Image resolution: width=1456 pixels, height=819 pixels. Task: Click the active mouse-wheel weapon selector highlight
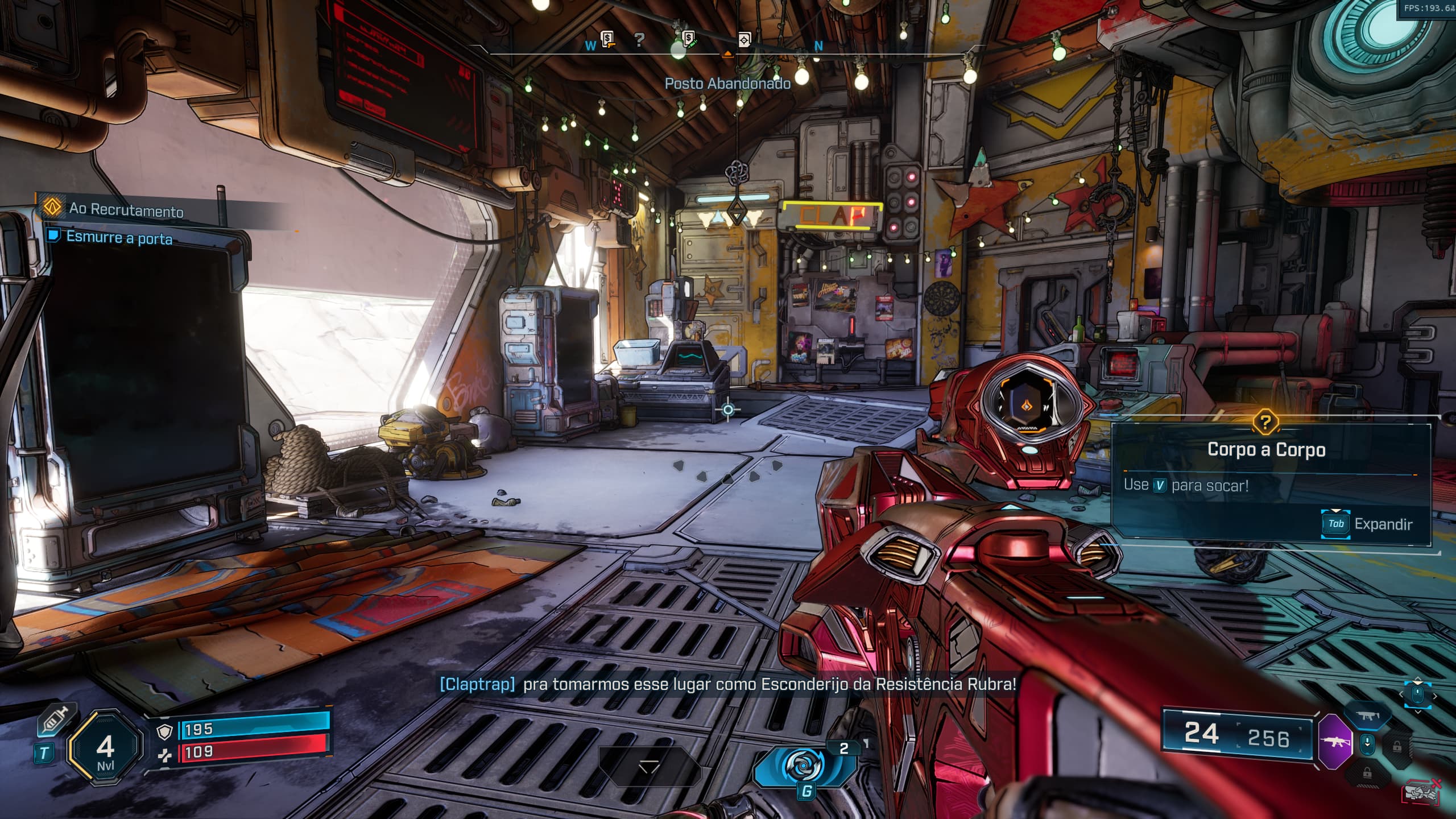tap(1417, 694)
